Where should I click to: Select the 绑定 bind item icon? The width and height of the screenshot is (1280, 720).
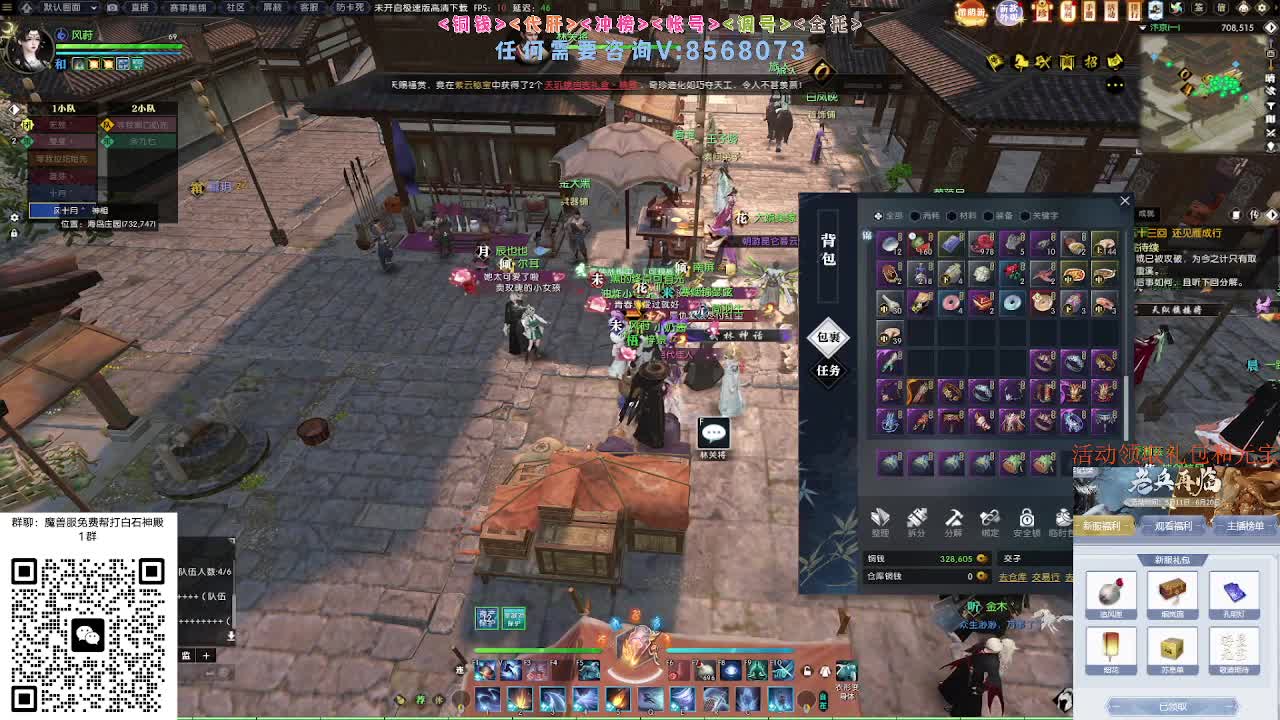990,518
